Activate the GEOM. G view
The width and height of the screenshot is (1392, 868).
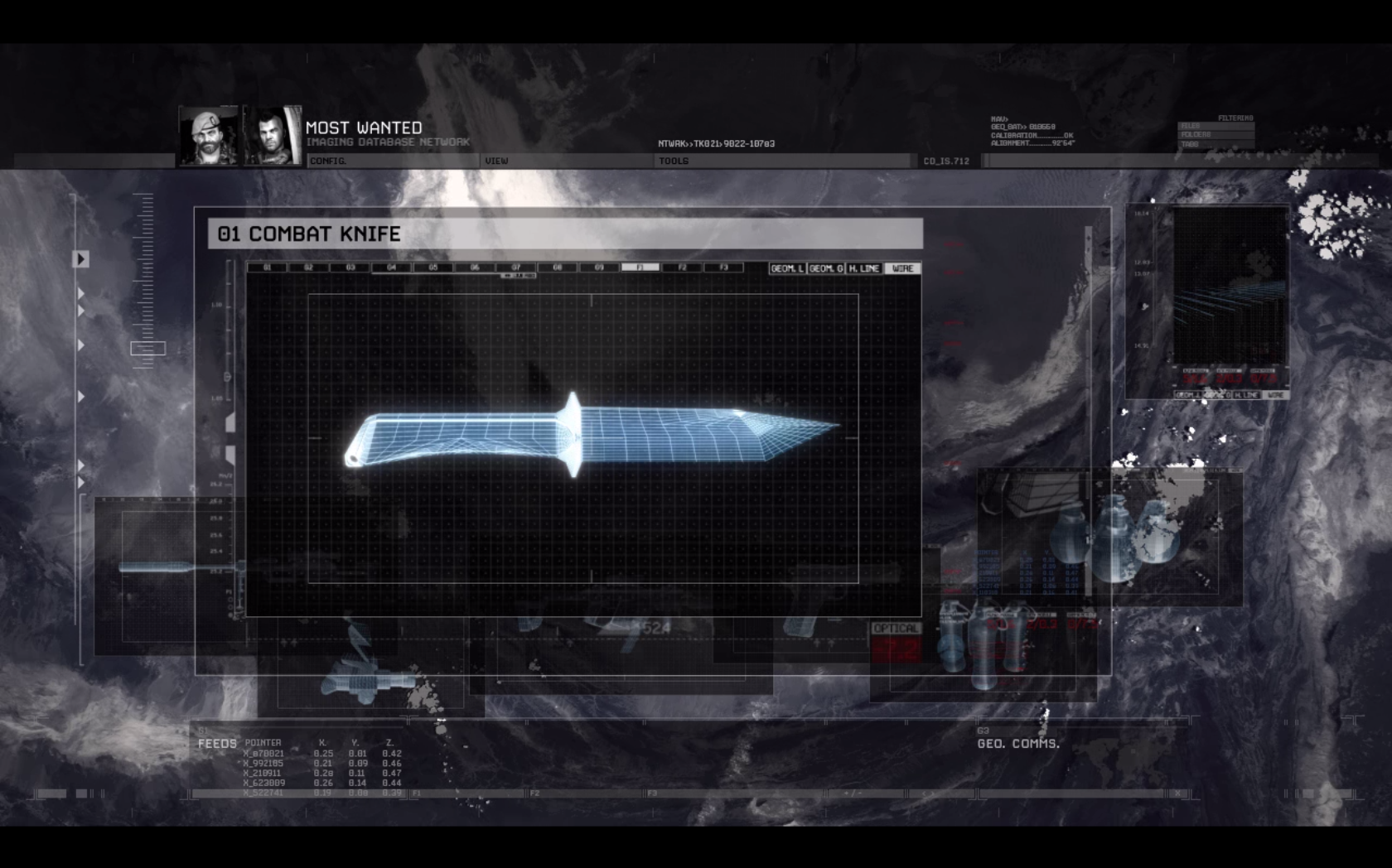point(827,268)
